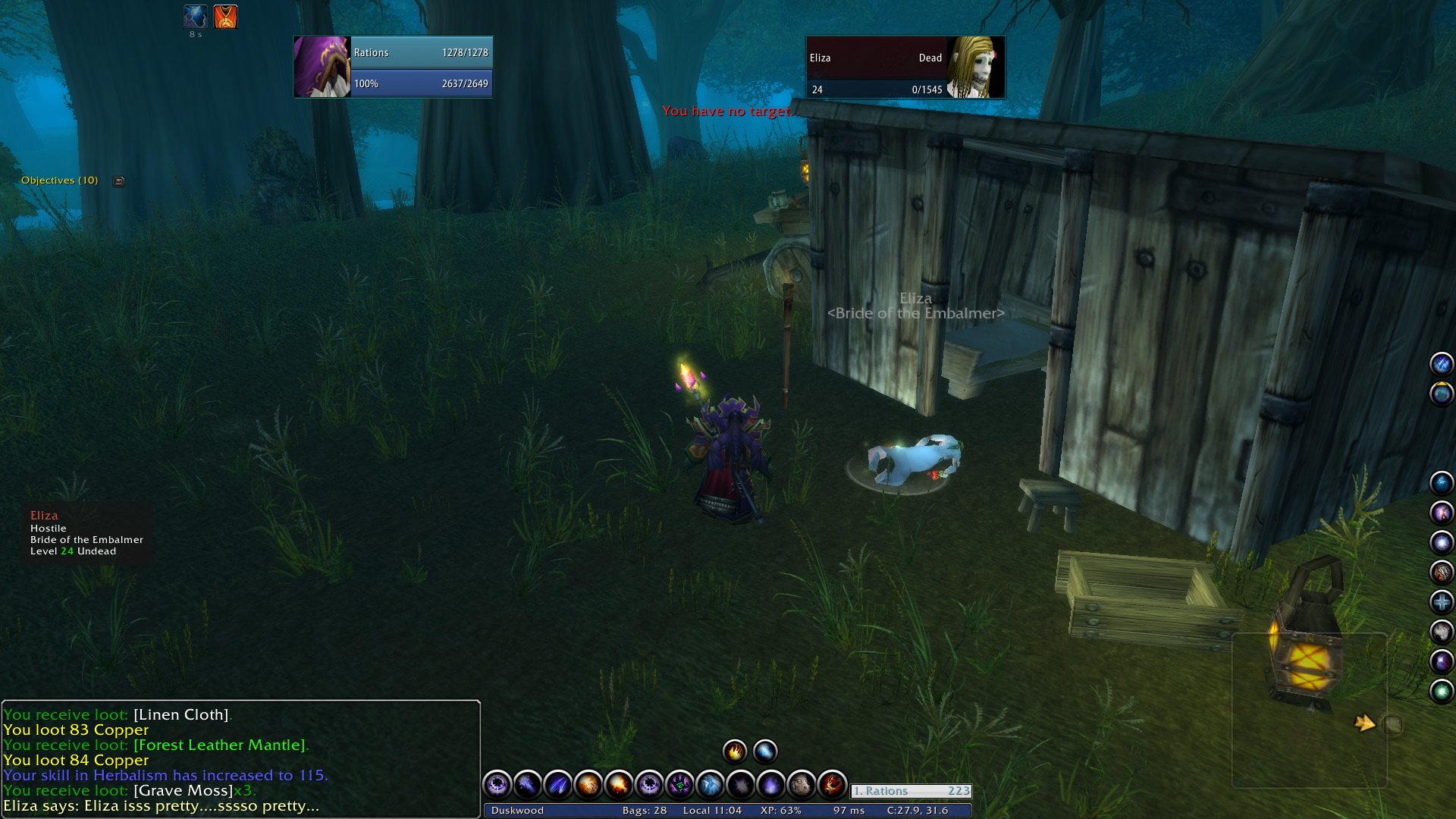Activate the blue cross side bar icon
The image size is (1456, 819).
click(1441, 602)
